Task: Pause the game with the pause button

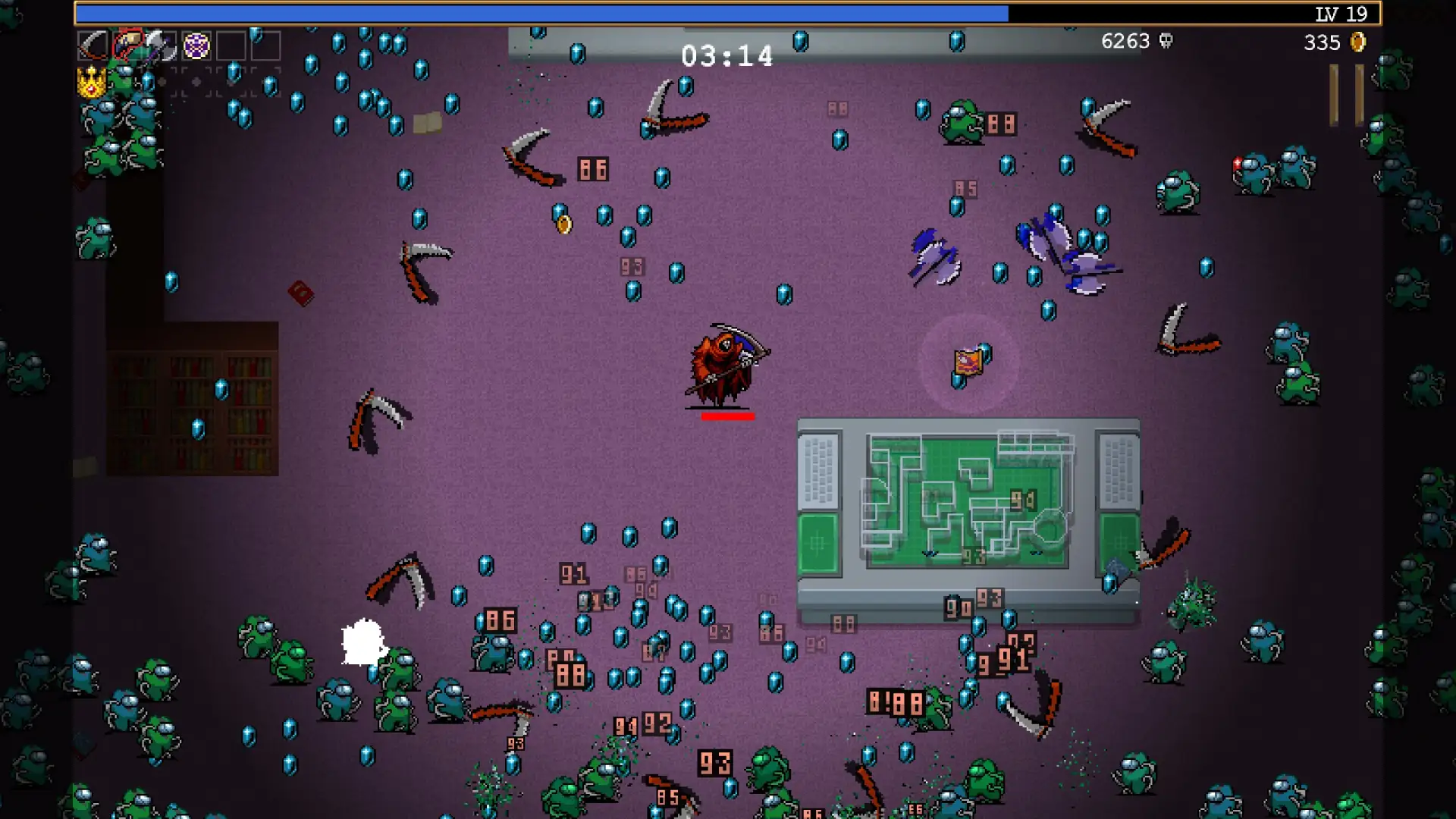Action: coord(1346,95)
